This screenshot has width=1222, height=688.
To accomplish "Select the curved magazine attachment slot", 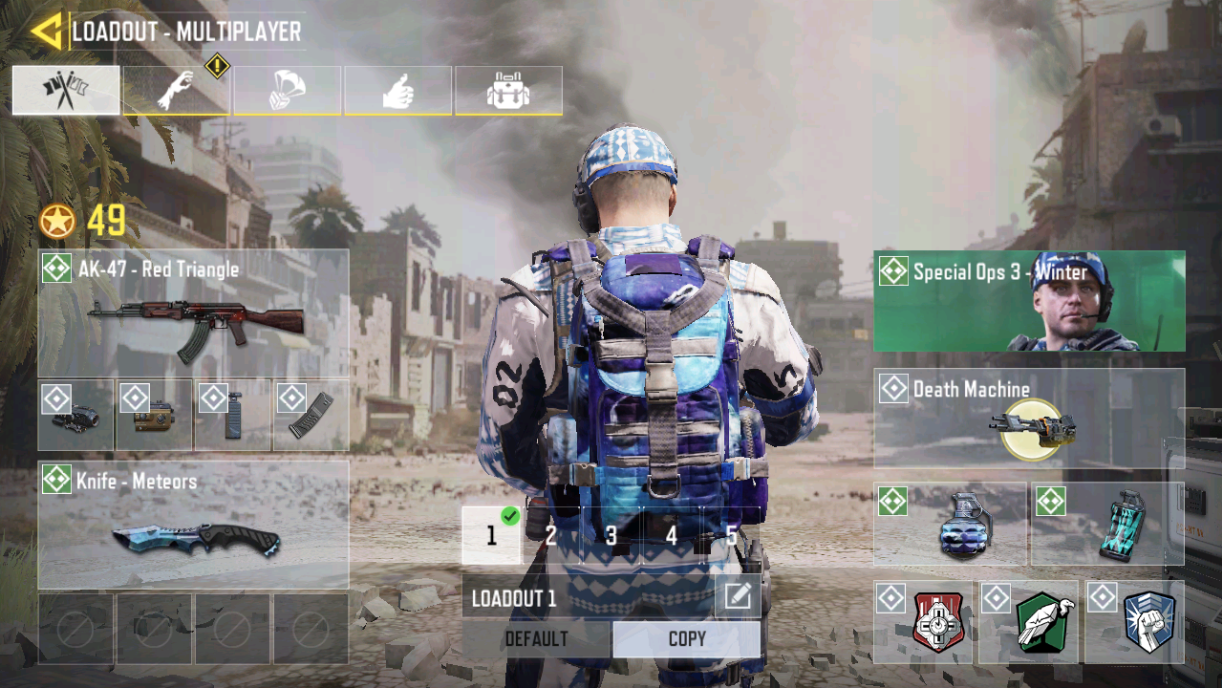I will (311, 415).
